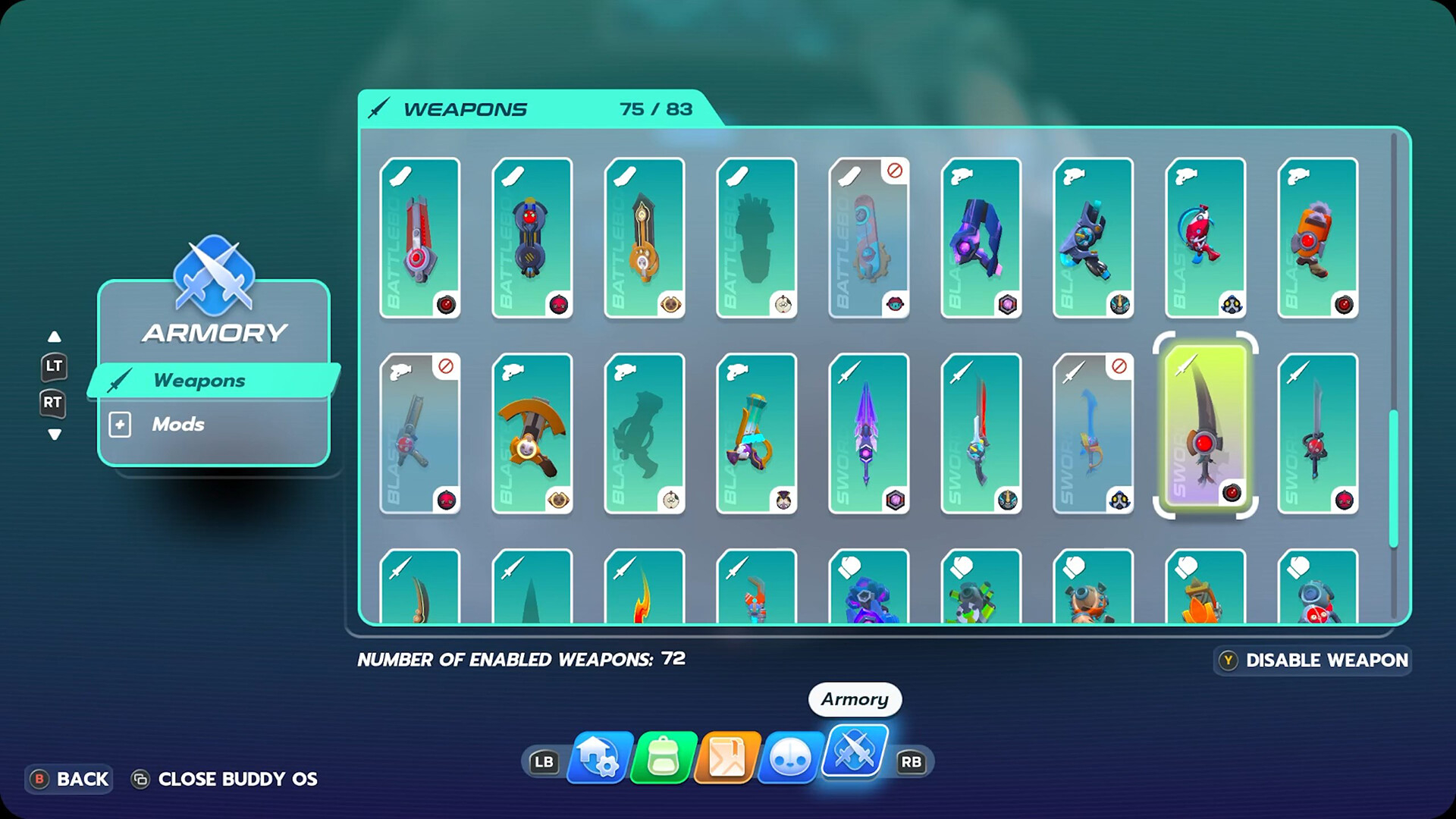Enable the disabled blaster weapon card

click(421, 434)
